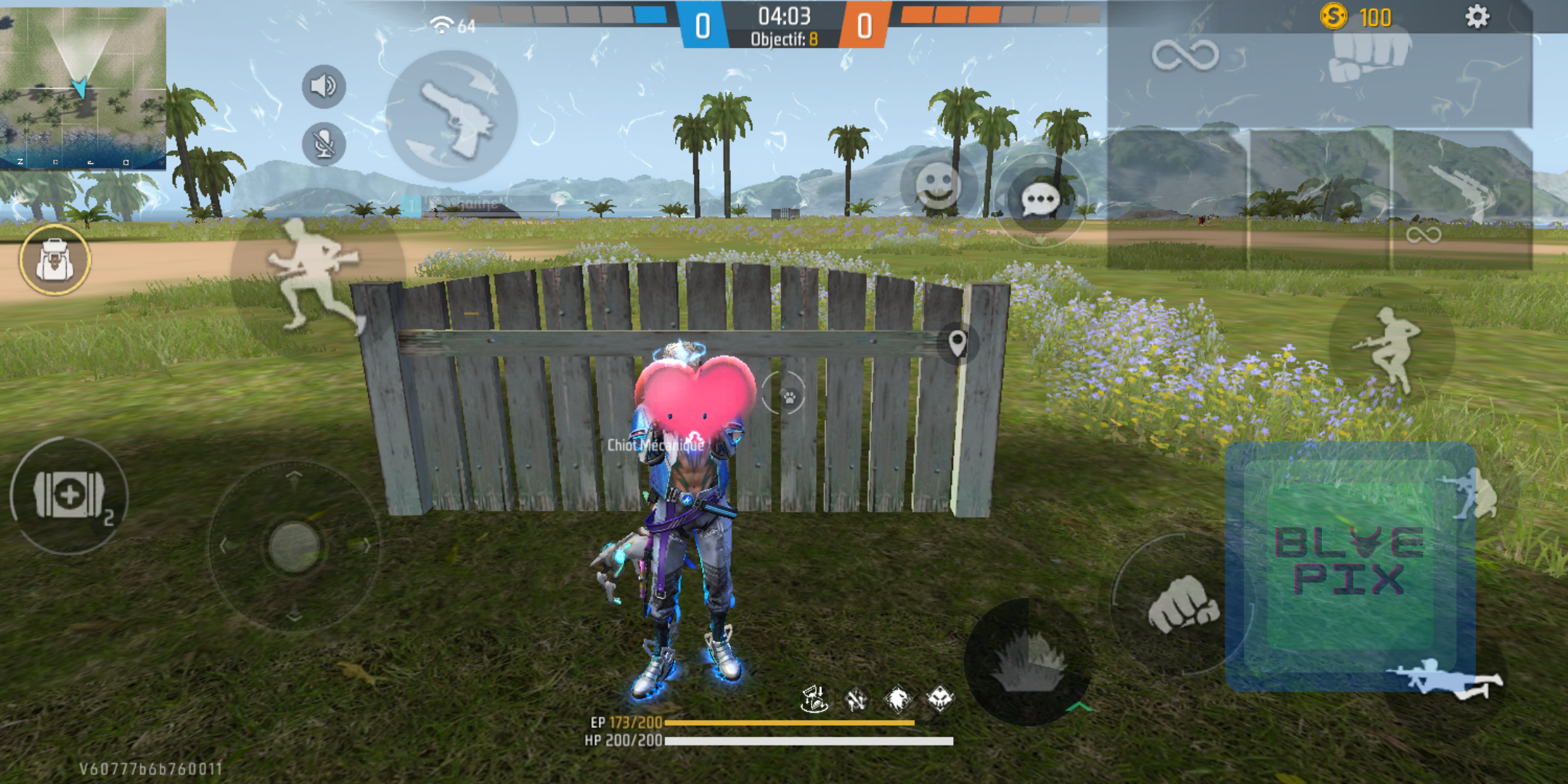
Task: Tap the crouch stance button
Action: [1475, 495]
